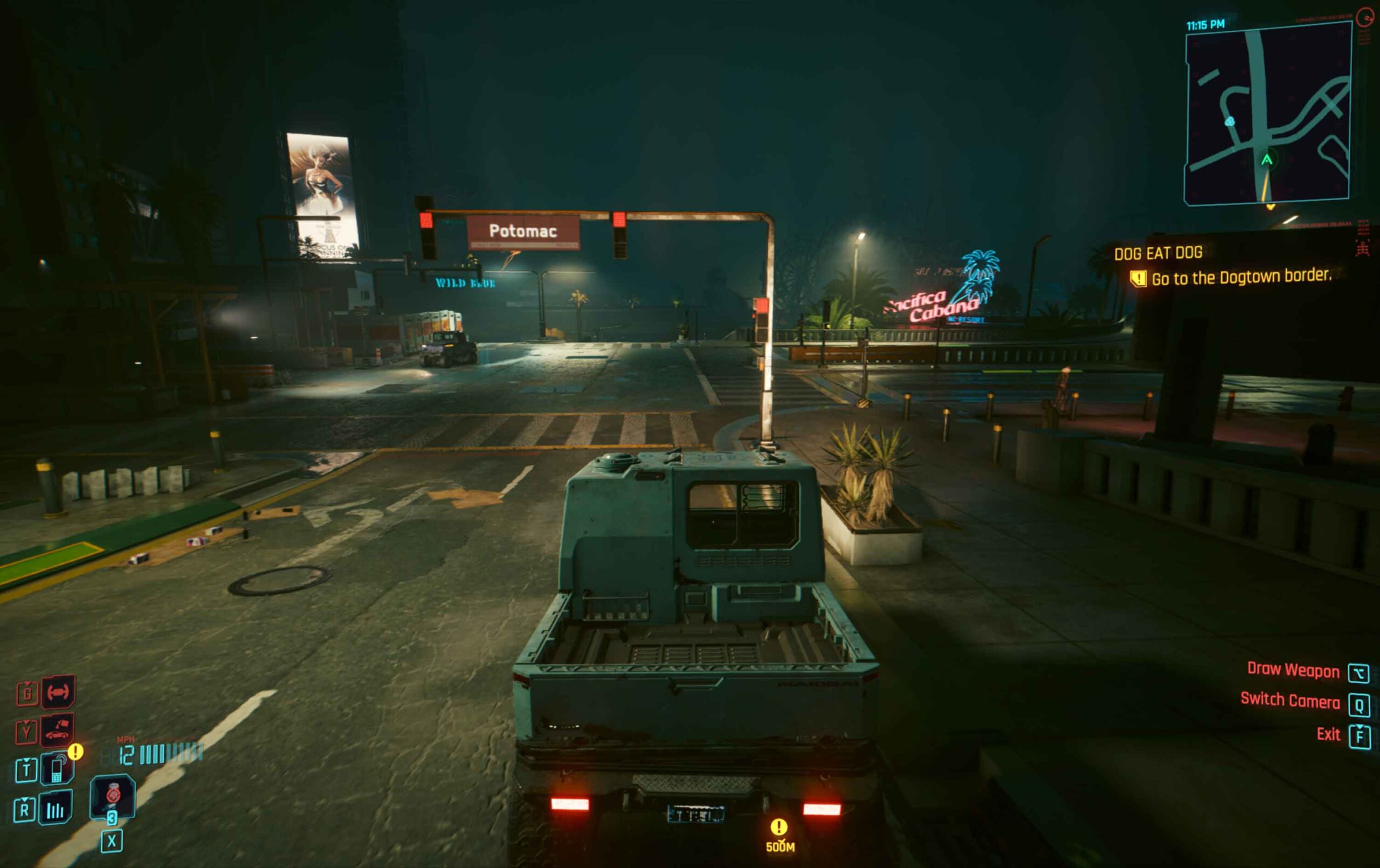The width and height of the screenshot is (1380, 868).
Task: Select the Dog Eat Dog quest tracker
Action: [1158, 253]
